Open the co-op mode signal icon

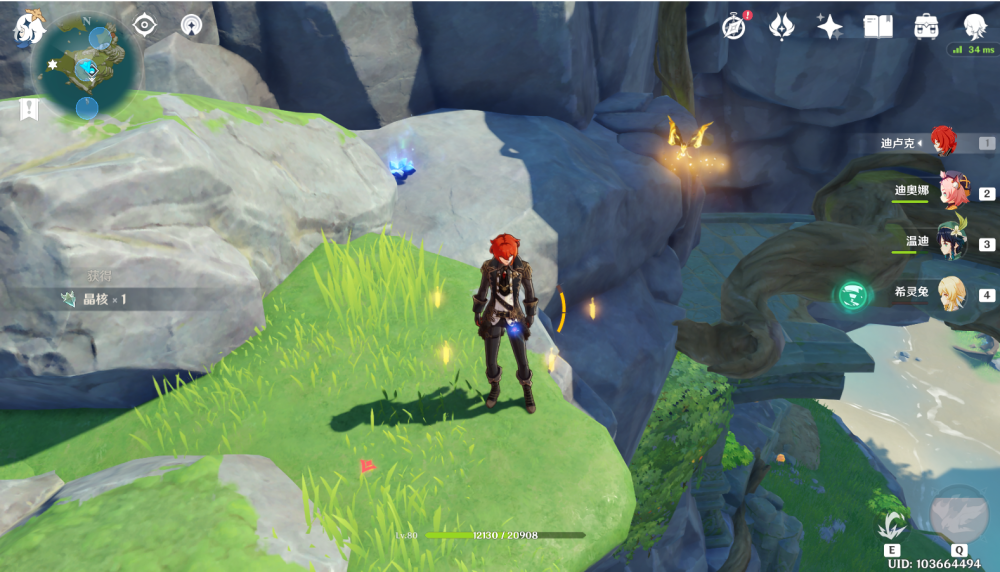tap(191, 25)
